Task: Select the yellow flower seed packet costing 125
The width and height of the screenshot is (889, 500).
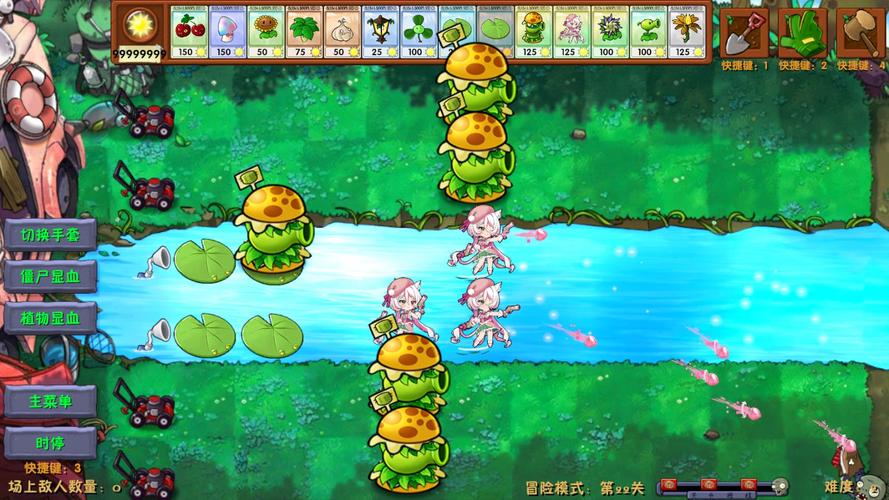Action: pyautogui.click(x=686, y=33)
